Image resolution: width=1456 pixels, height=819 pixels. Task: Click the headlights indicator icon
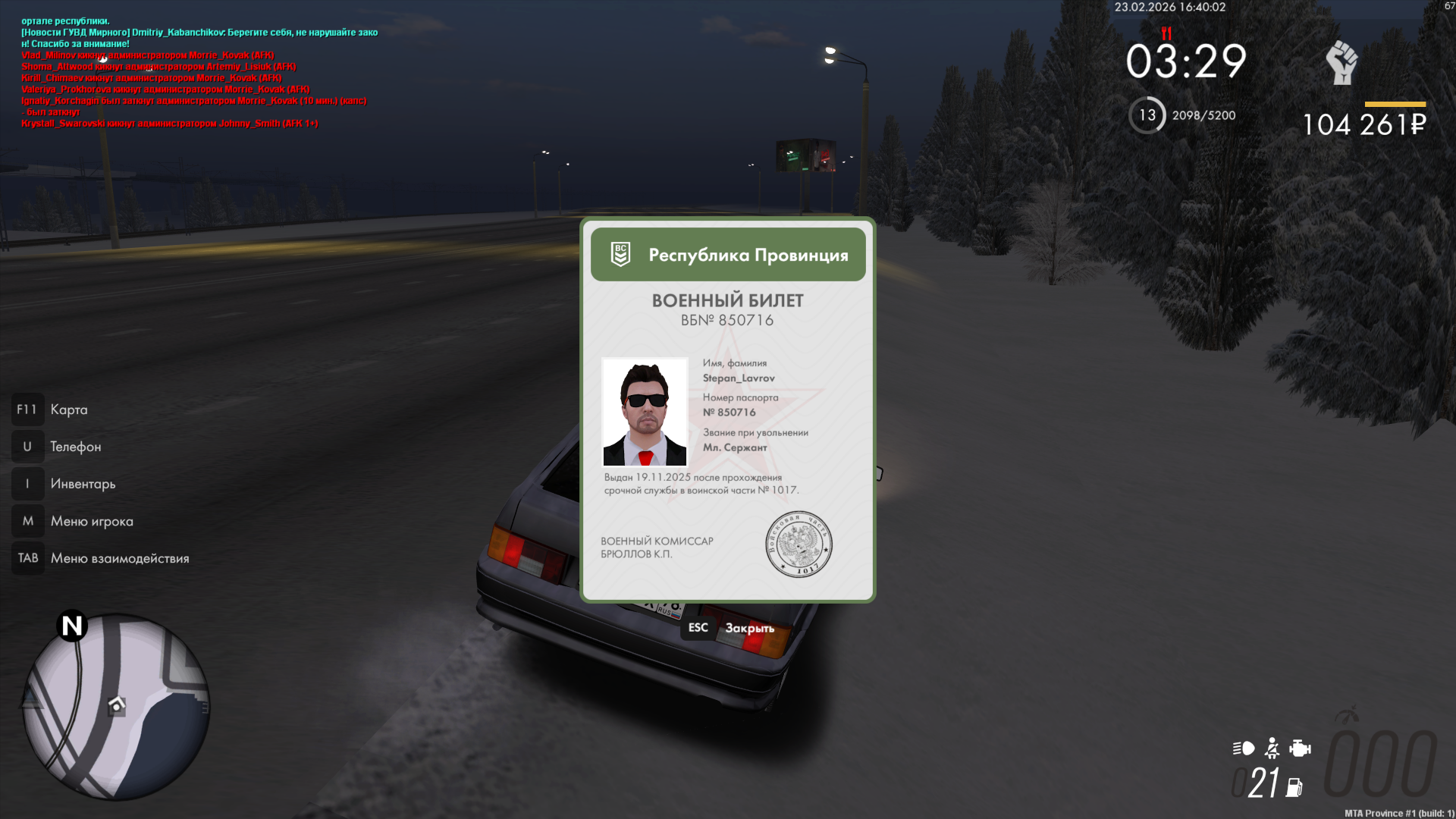[1244, 748]
